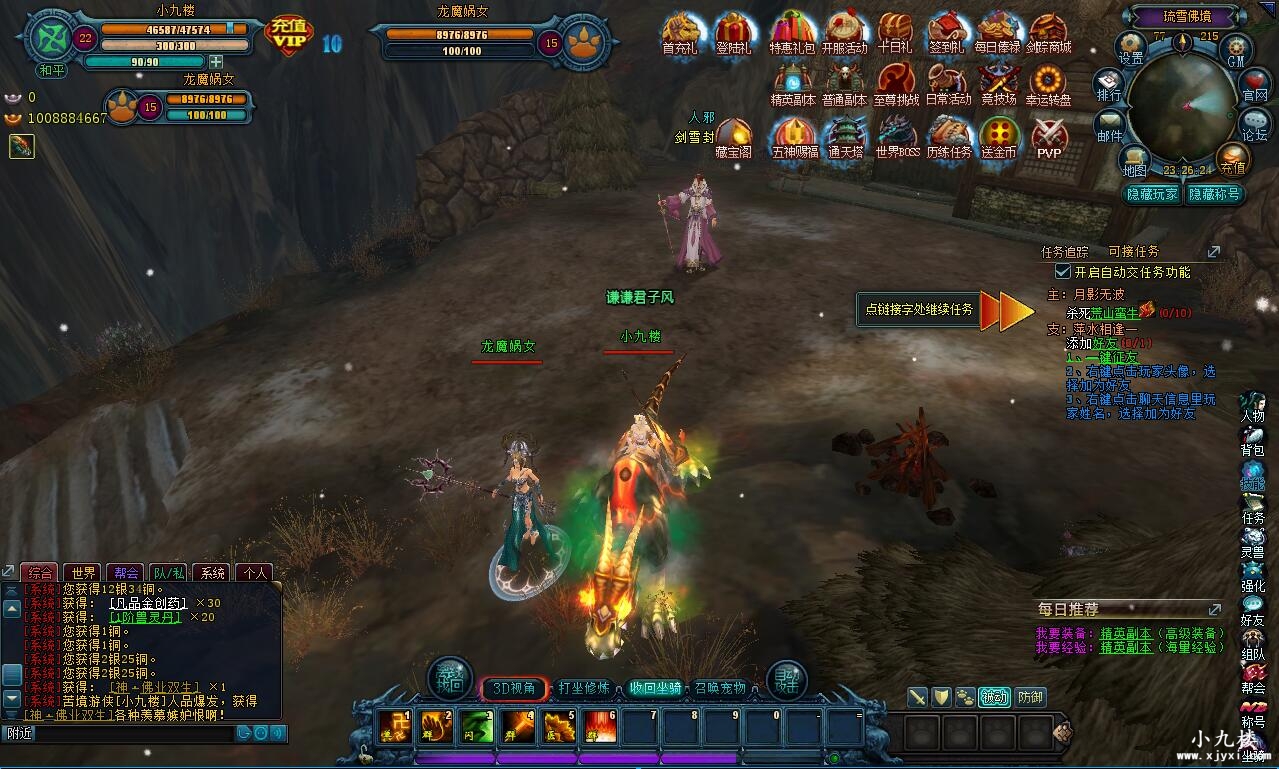Viewport: 1279px width, 769px height.
Task: Toggle the 隐藏称号 hide titles button
Action: pyautogui.click(x=1214, y=194)
